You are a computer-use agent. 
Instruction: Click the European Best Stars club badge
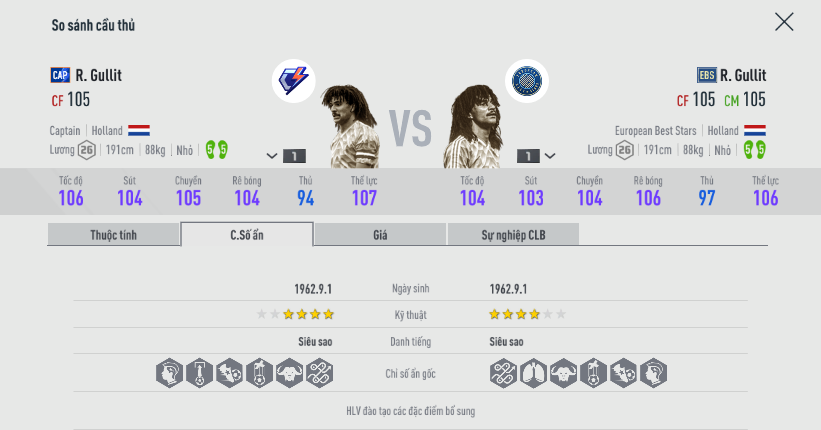[x=526, y=81]
